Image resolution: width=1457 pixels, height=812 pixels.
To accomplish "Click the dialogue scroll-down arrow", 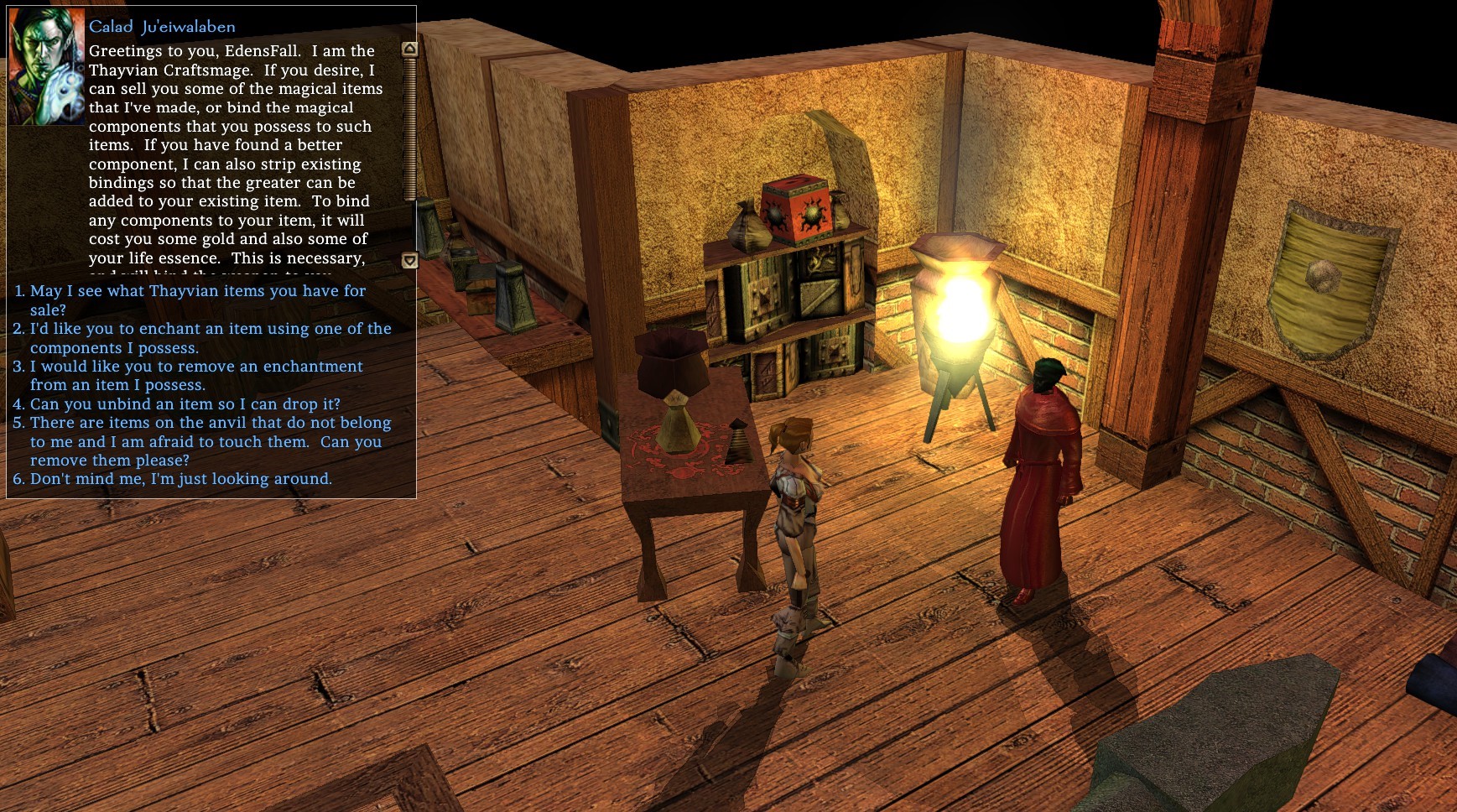I will coord(409,261).
